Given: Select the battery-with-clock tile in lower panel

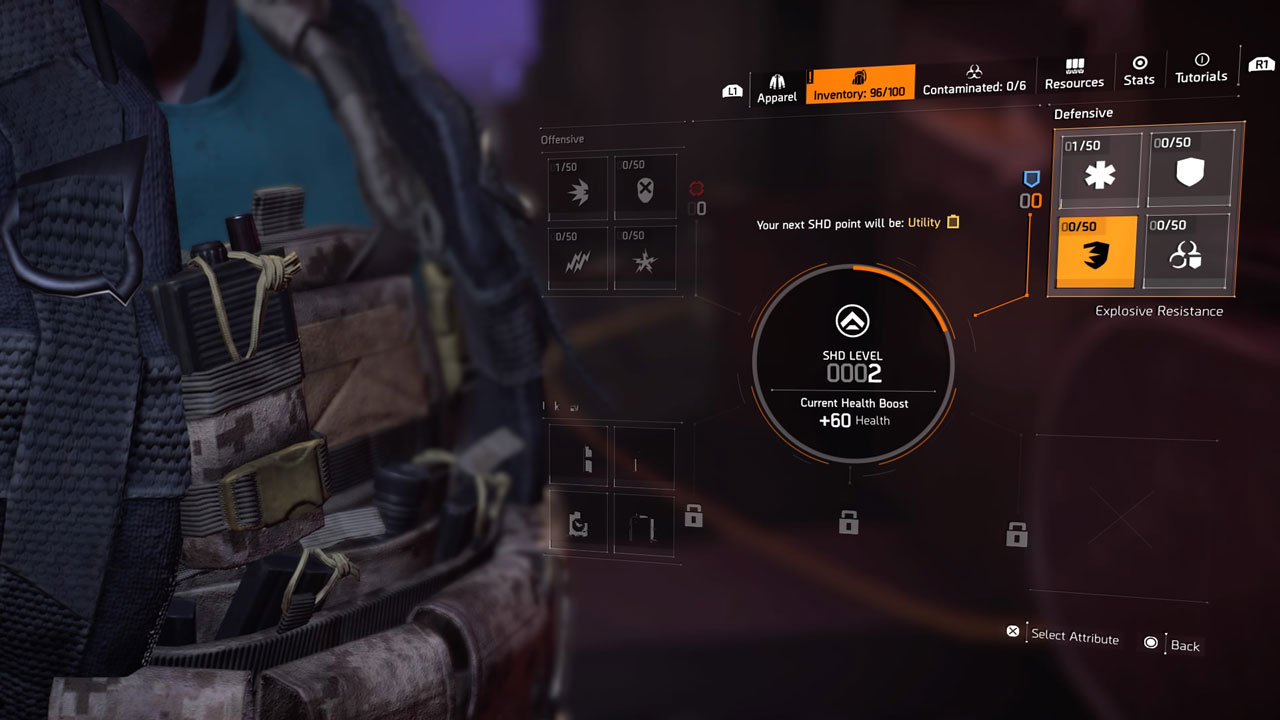Looking at the screenshot, I should click(578, 523).
